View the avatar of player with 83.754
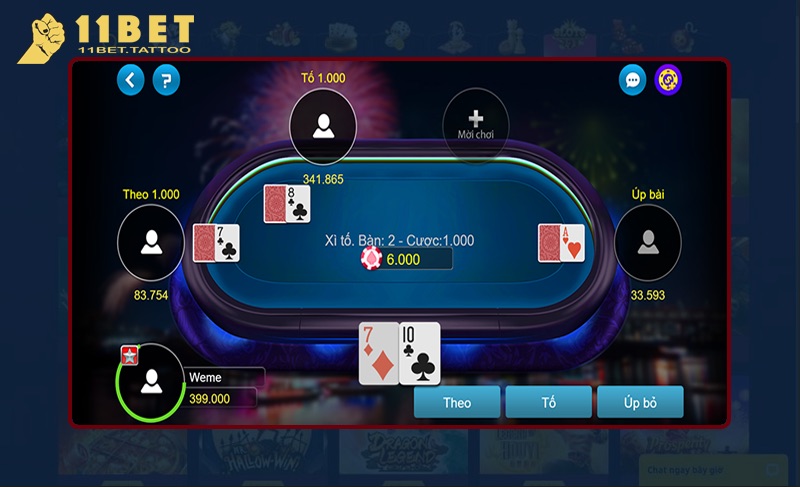This screenshot has height=487, width=800. coord(151,242)
